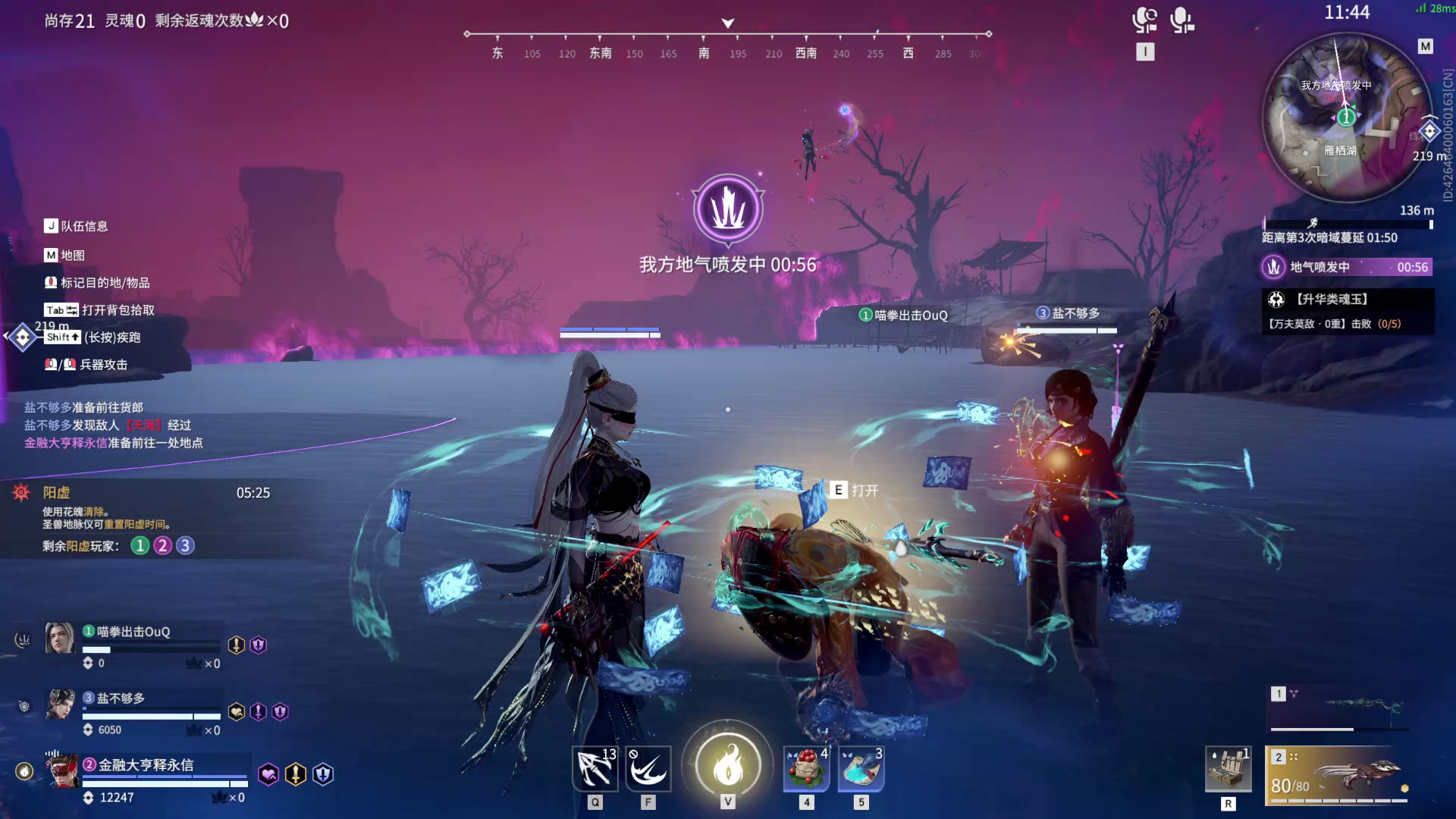Use the berry food item in slot 4
The height and width of the screenshot is (819, 1456).
805,768
